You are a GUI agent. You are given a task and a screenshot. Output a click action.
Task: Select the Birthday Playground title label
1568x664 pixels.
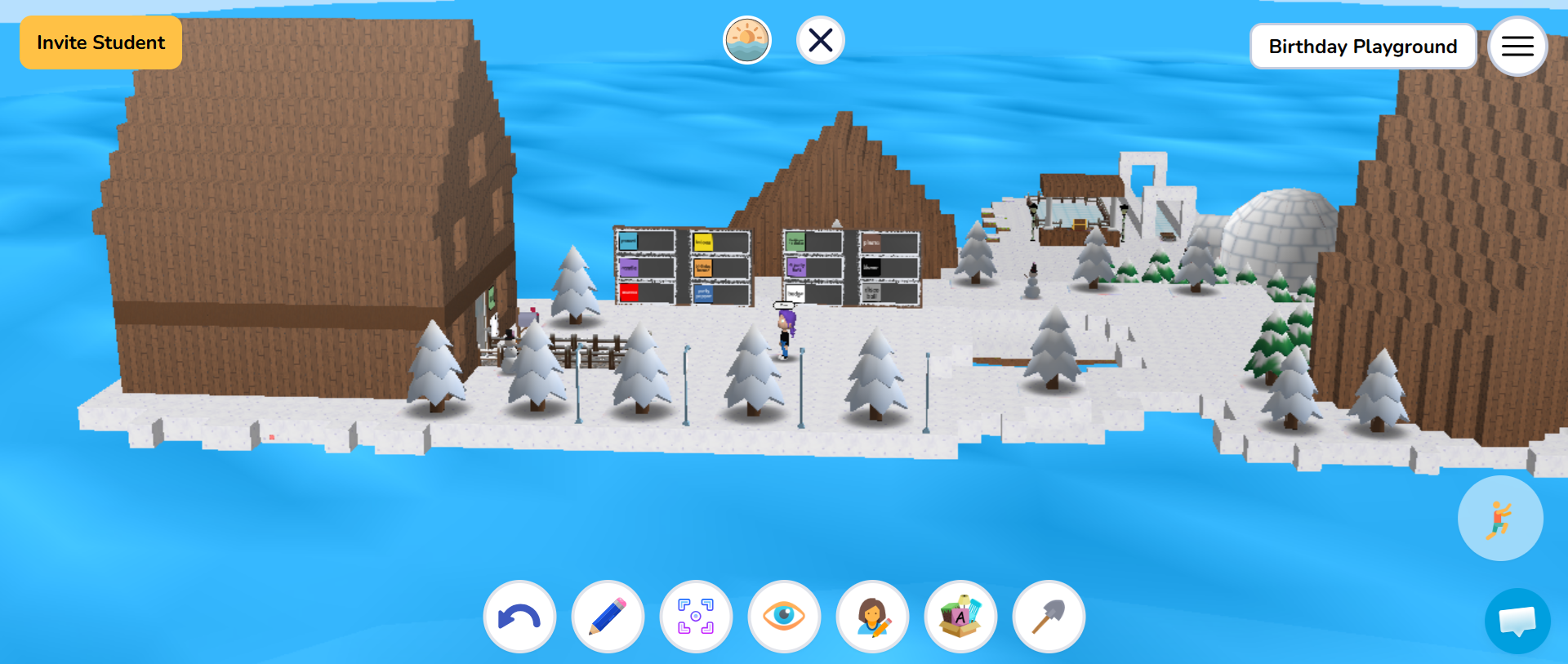pyautogui.click(x=1362, y=47)
